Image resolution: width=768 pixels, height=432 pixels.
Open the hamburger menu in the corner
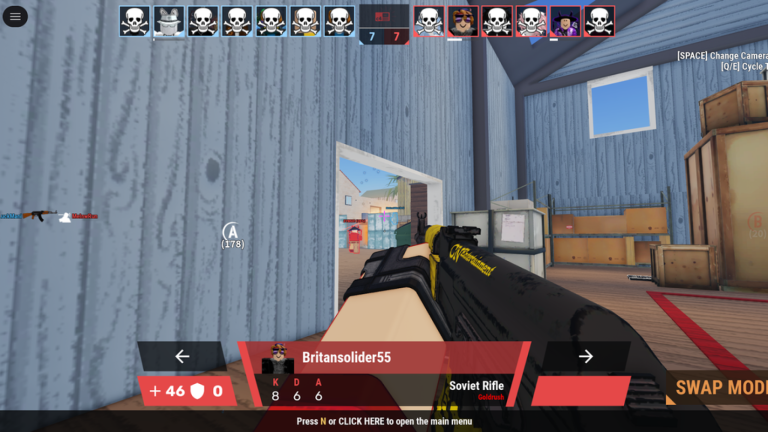tap(17, 17)
